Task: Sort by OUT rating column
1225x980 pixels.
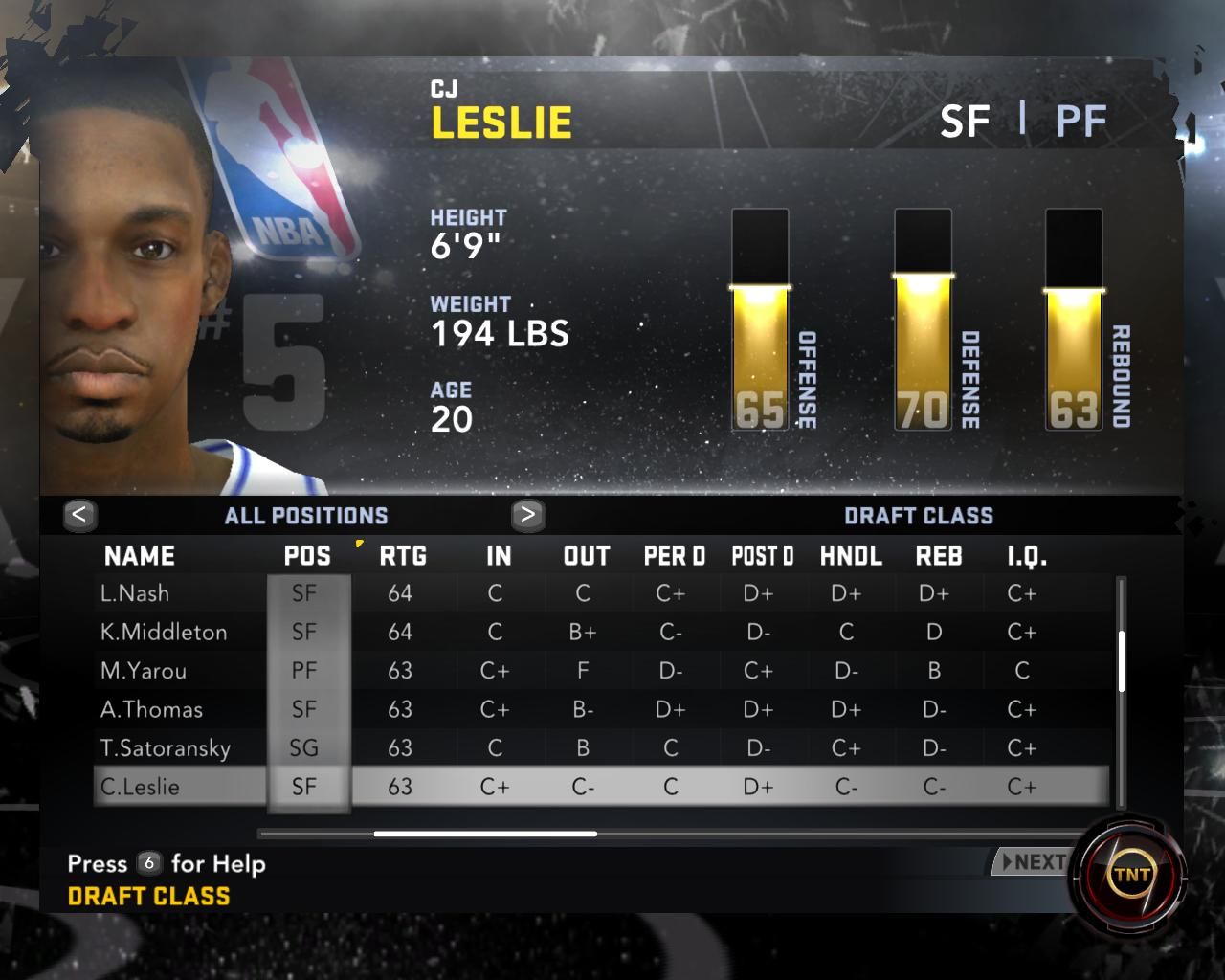Action: click(586, 556)
